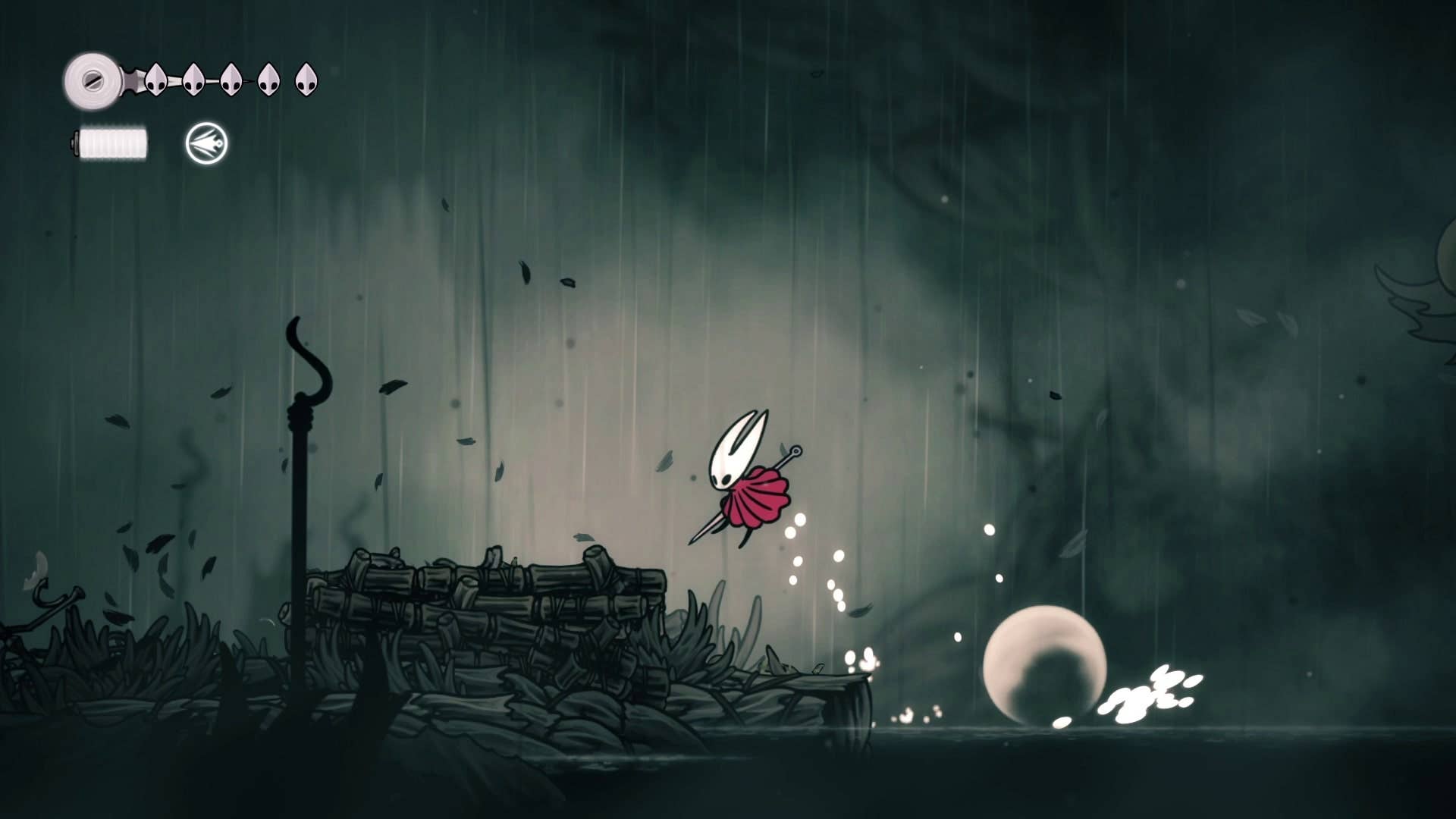Image resolution: width=1456 pixels, height=819 pixels.
Task: Click the equipped needle tool icon in its circle
Action: pos(205,142)
